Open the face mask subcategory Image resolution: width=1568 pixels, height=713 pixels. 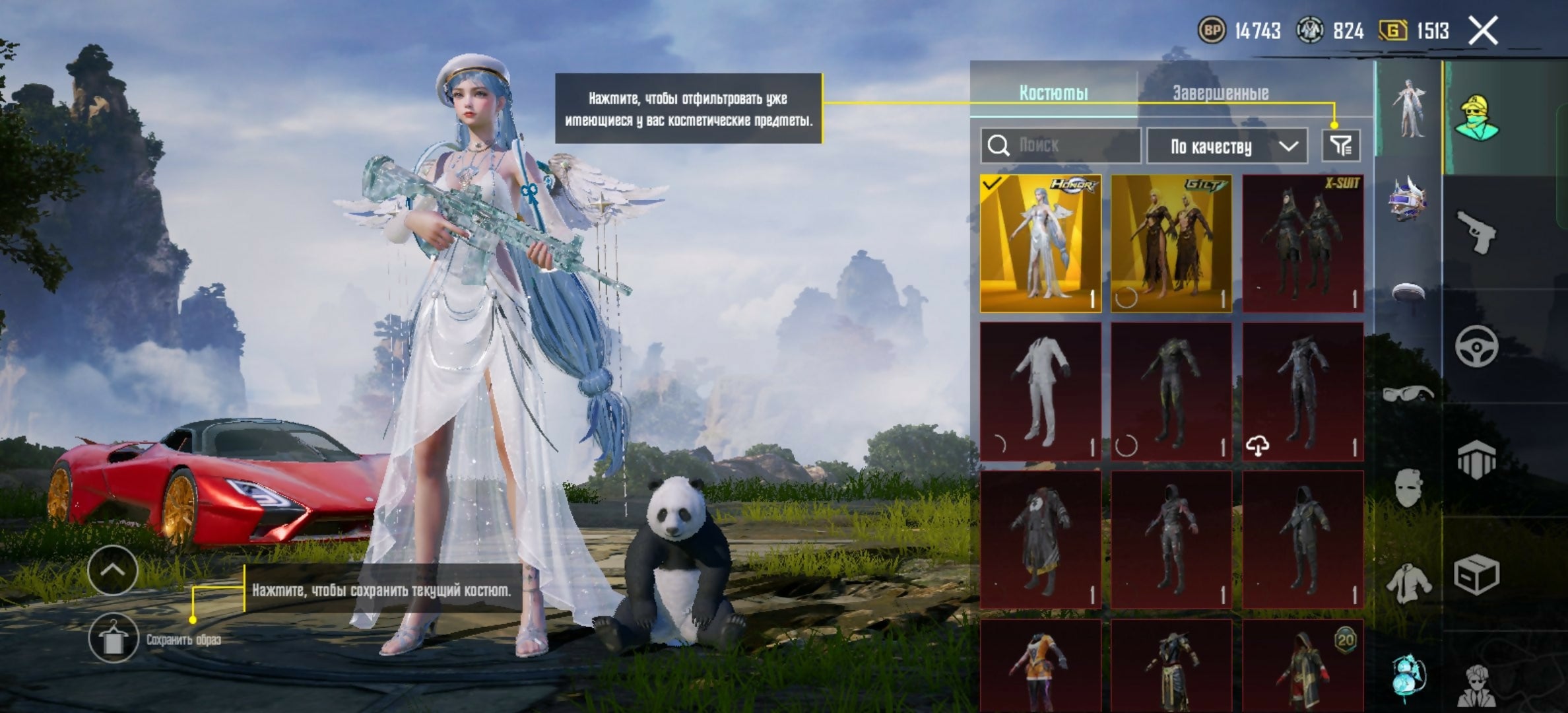tap(1408, 487)
